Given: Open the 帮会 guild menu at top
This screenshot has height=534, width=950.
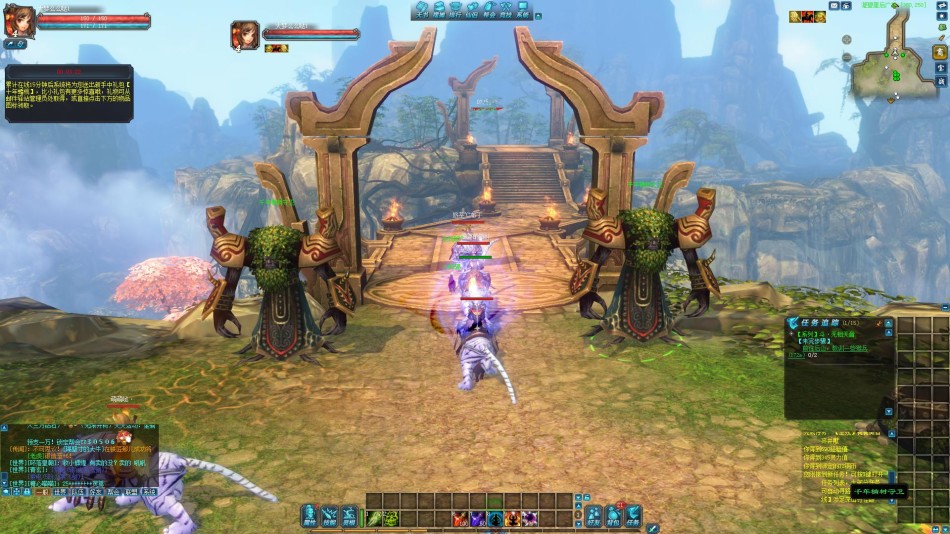Looking at the screenshot, I should pos(489,12).
